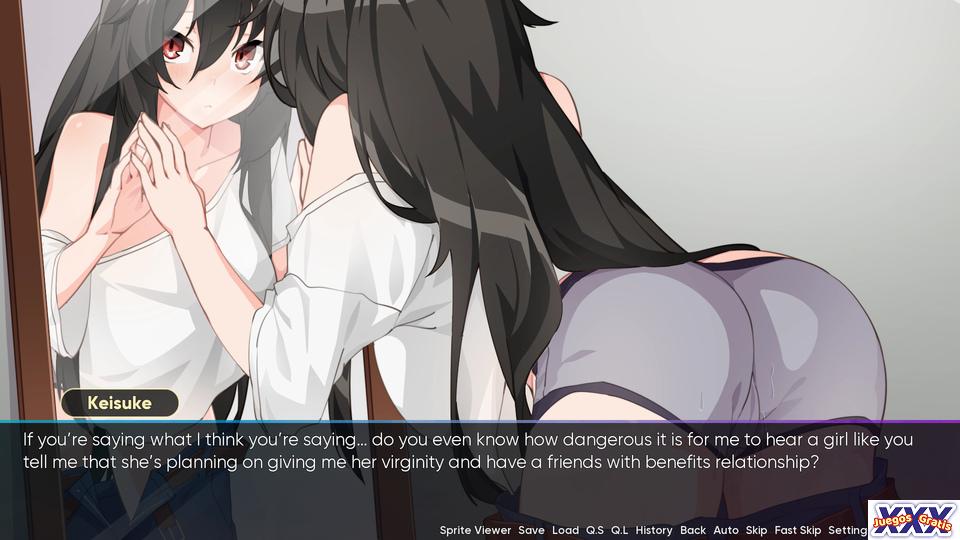Open the Settings screen
The width and height of the screenshot is (960, 540).
pyautogui.click(x=848, y=530)
